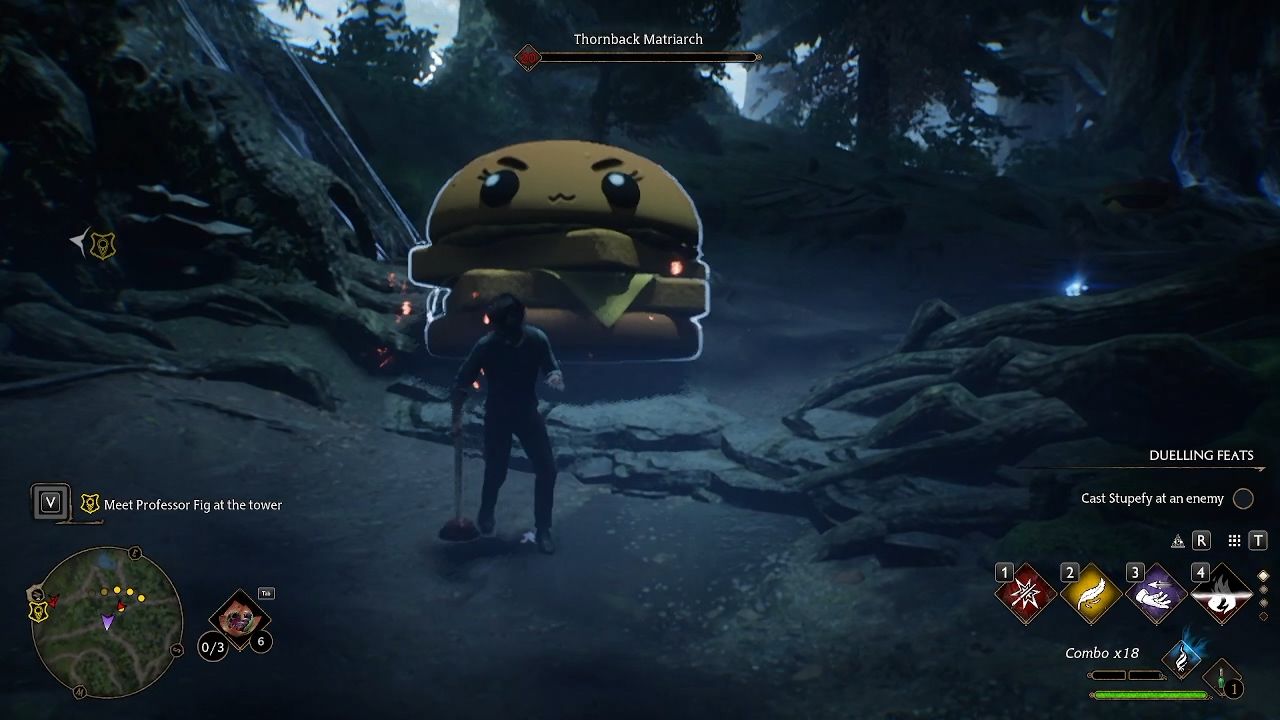The width and height of the screenshot is (1280, 720).
Task: Trigger the glowing blue Ancient Magic icon
Action: (1182, 658)
